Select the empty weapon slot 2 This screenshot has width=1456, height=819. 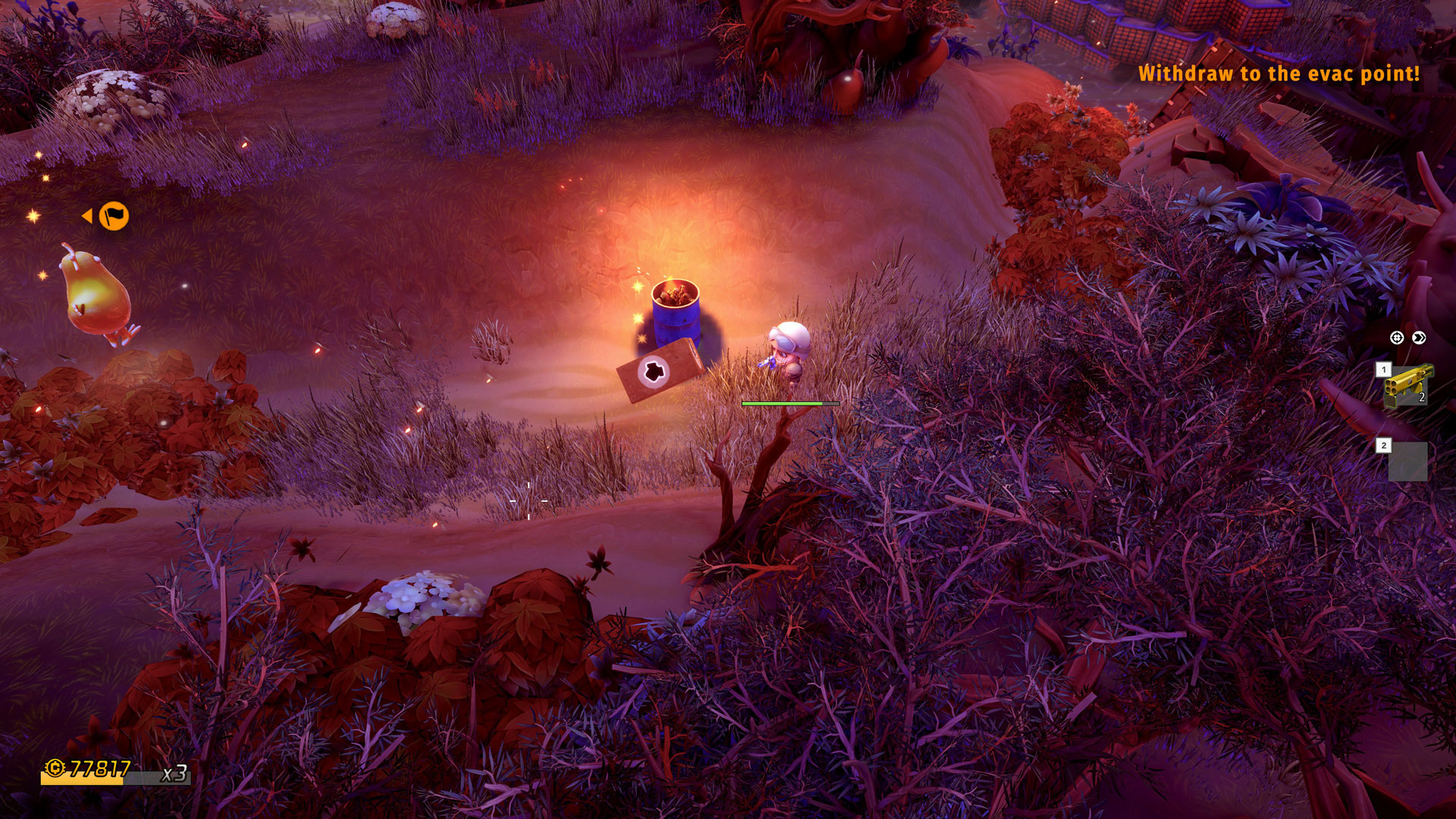pos(1407,461)
